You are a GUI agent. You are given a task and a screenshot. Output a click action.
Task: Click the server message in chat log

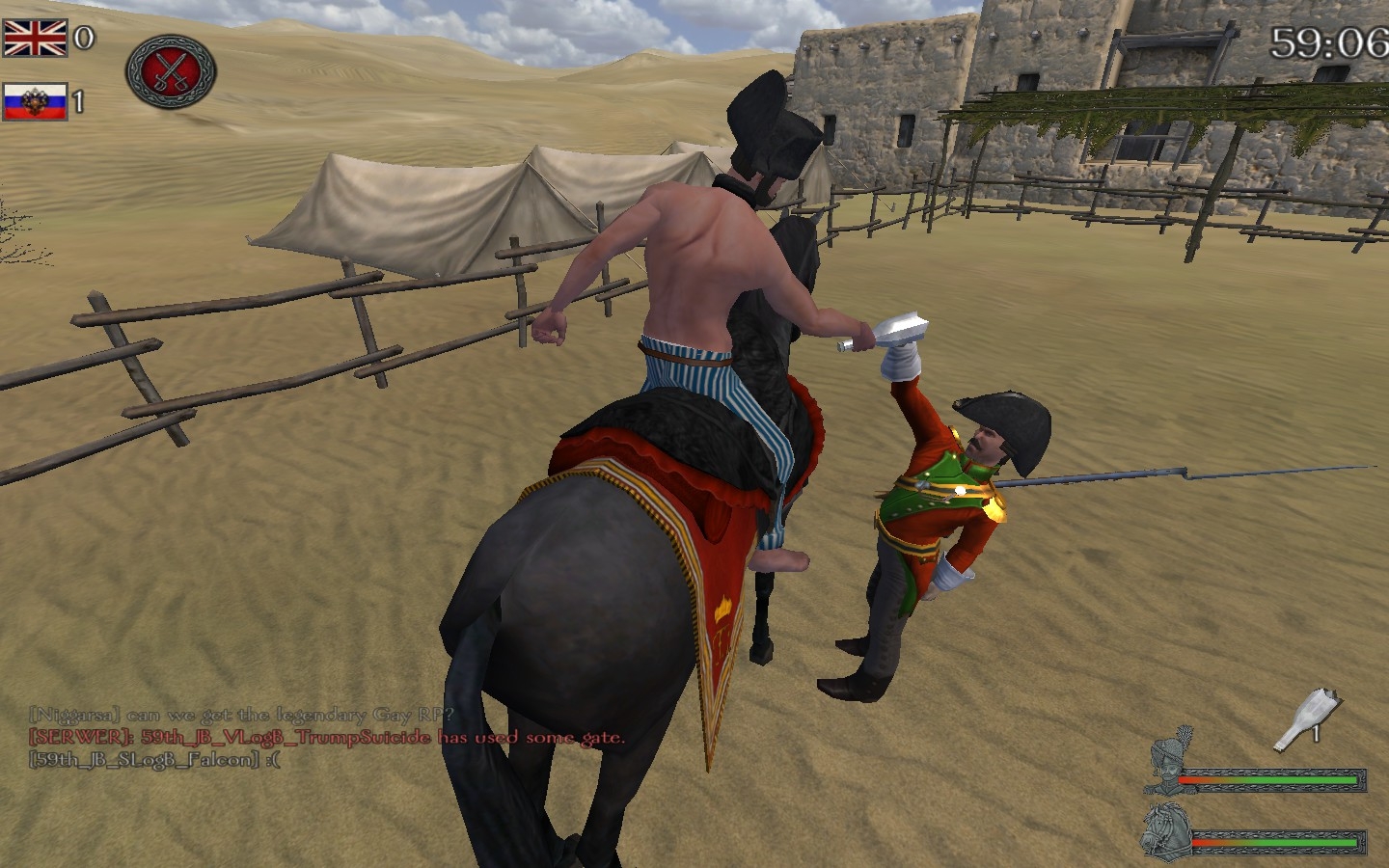tap(327, 738)
